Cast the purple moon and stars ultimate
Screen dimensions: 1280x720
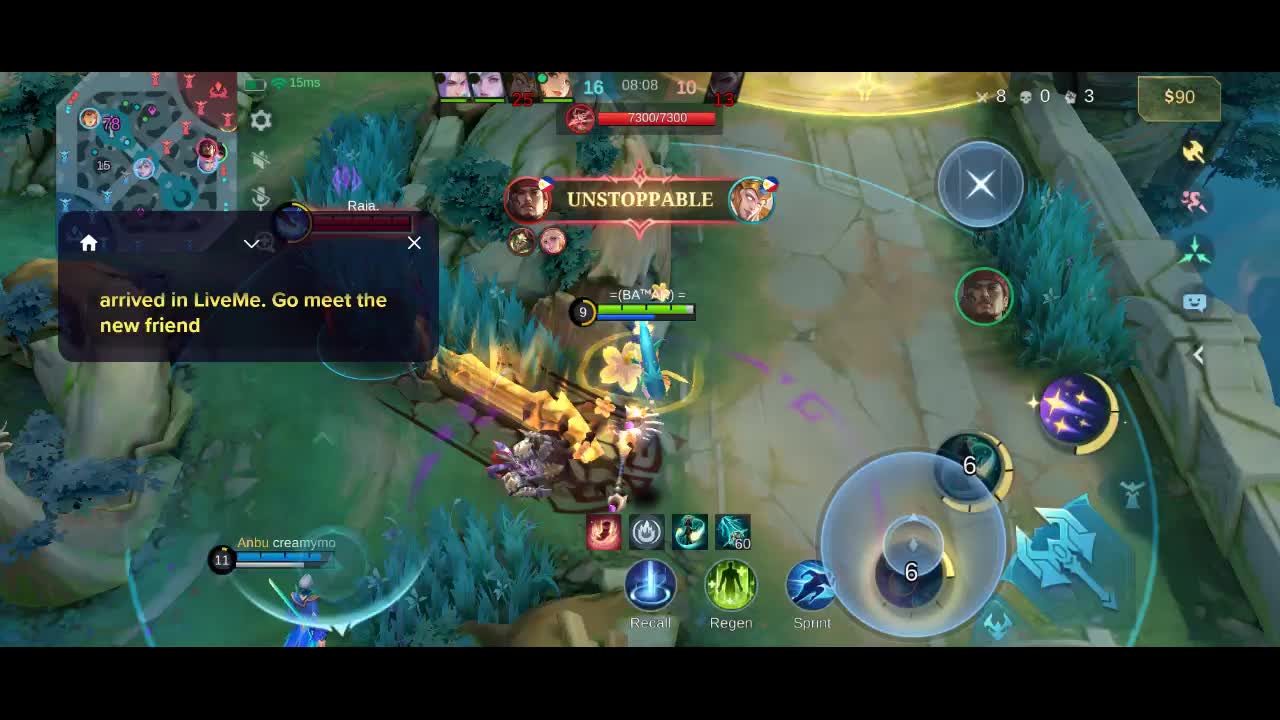pos(1076,408)
